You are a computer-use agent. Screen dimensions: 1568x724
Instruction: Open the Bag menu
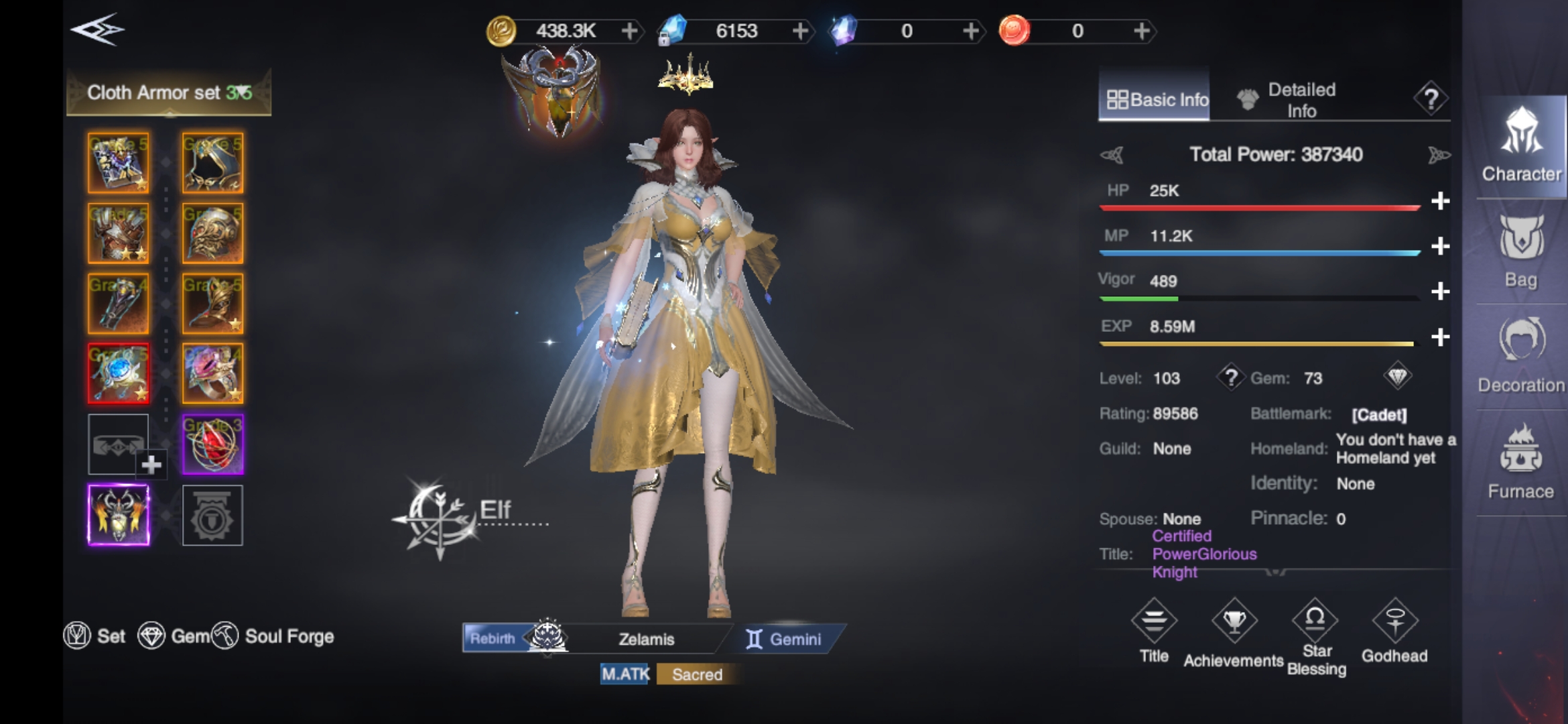click(1520, 251)
